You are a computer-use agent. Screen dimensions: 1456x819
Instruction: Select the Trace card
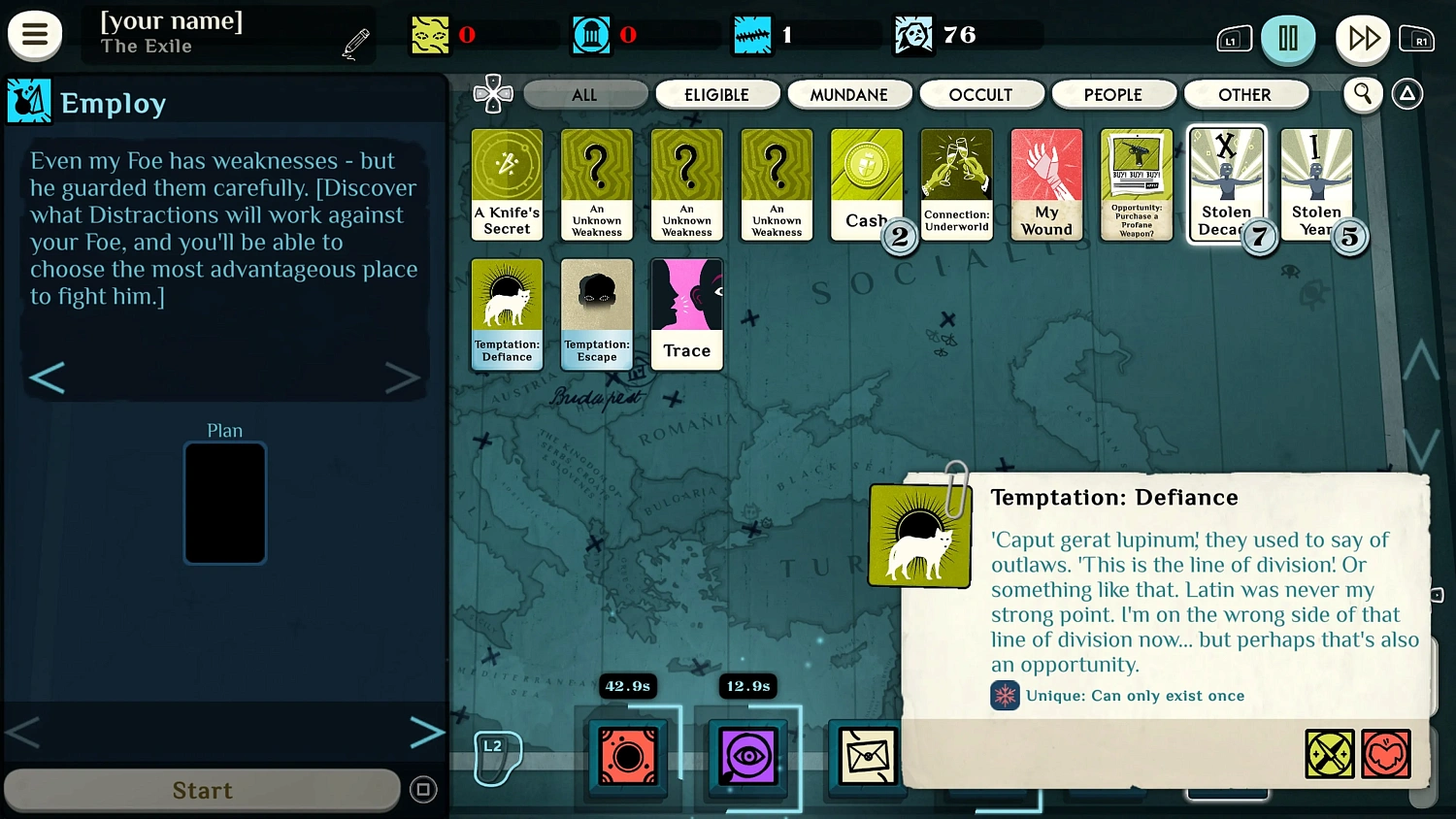click(x=686, y=313)
